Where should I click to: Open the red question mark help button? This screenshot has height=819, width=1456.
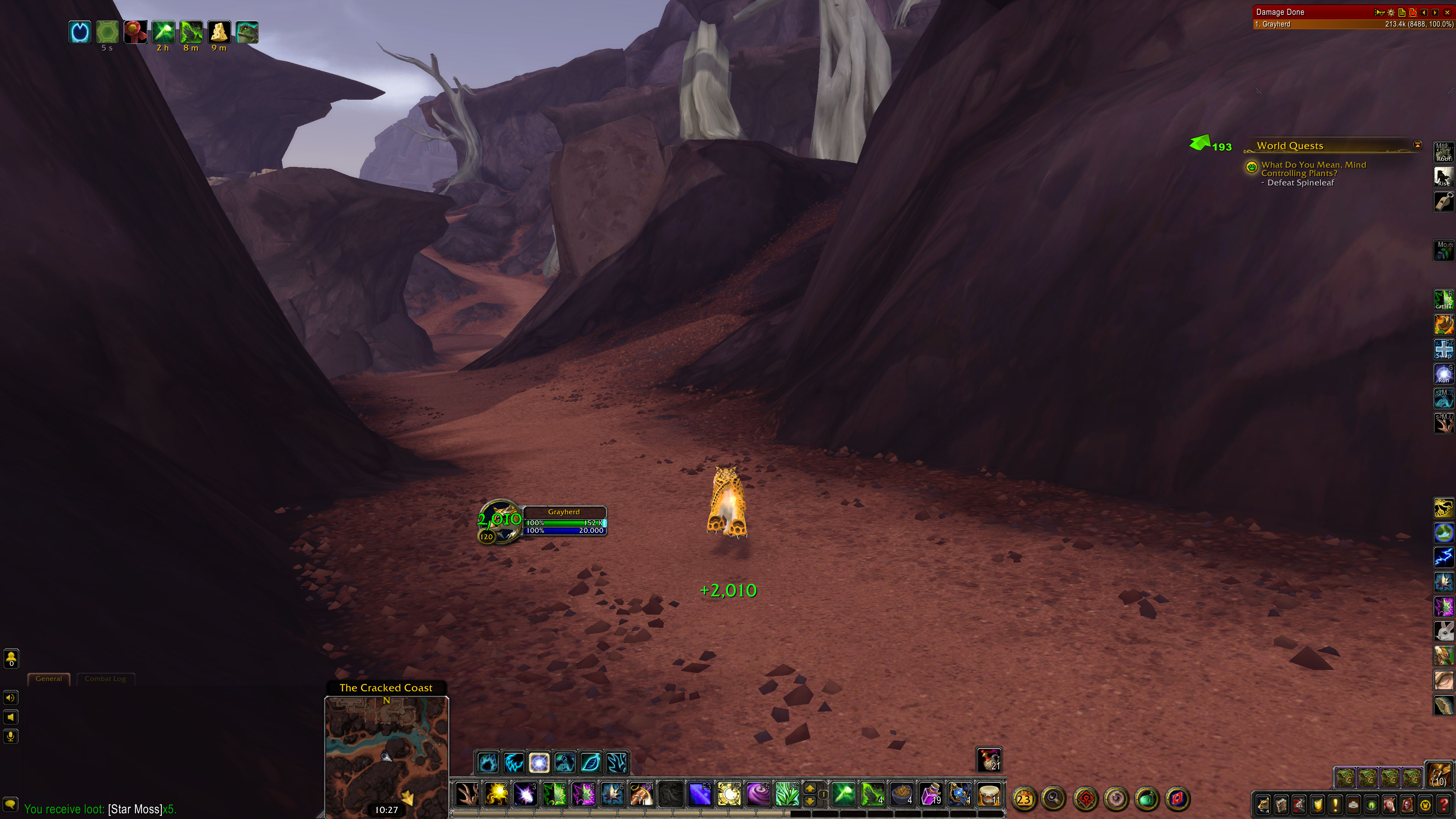tap(1443, 804)
